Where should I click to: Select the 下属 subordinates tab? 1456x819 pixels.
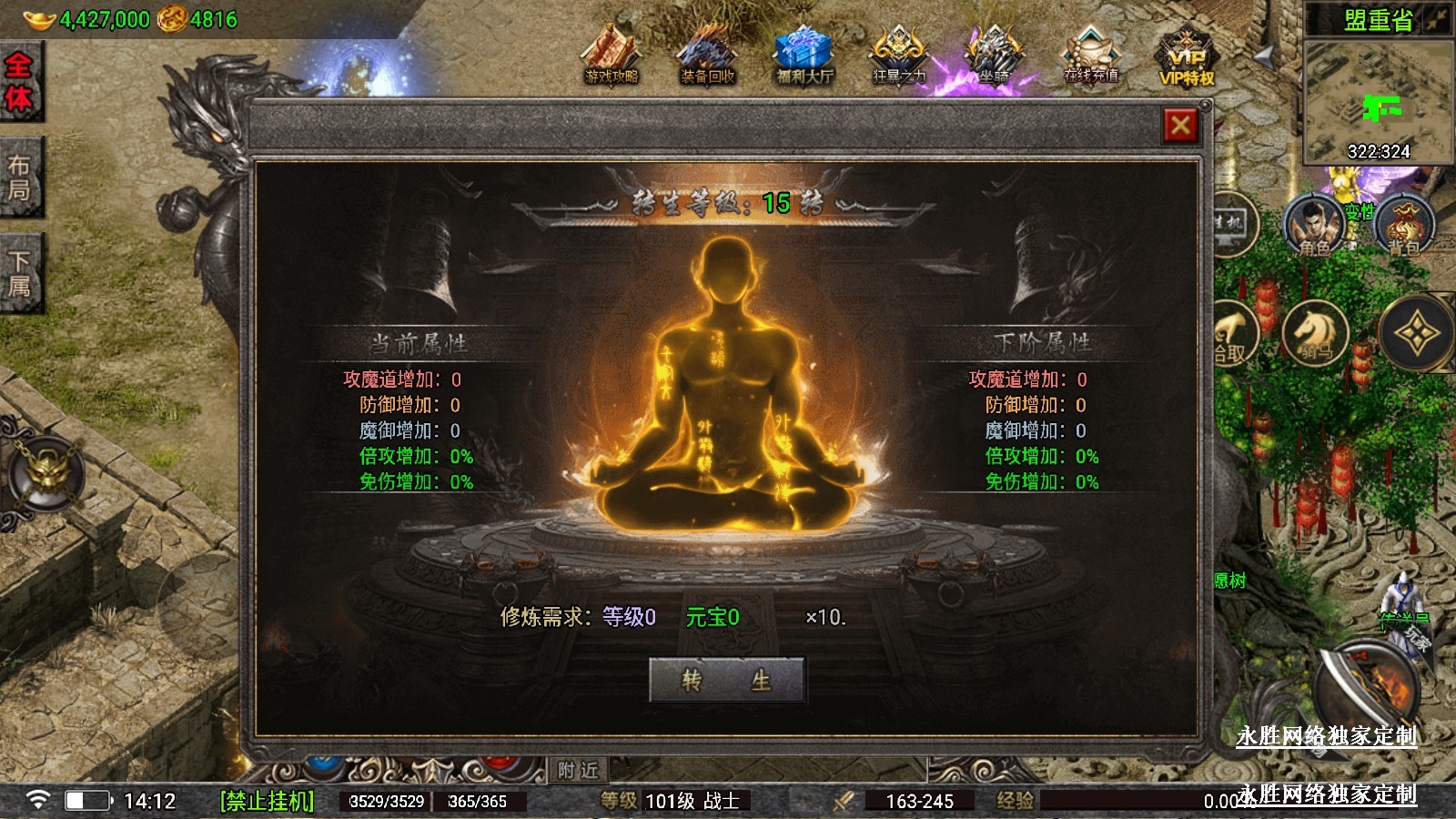tap(19, 274)
